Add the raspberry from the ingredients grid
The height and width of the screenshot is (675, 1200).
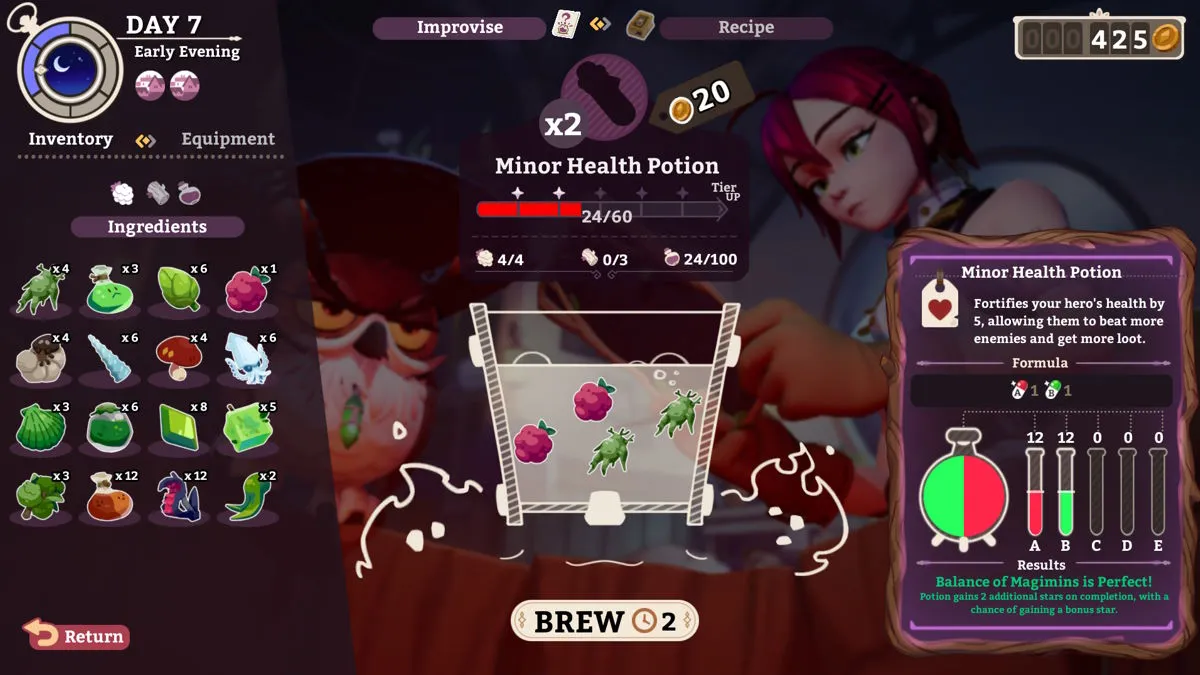(x=248, y=291)
